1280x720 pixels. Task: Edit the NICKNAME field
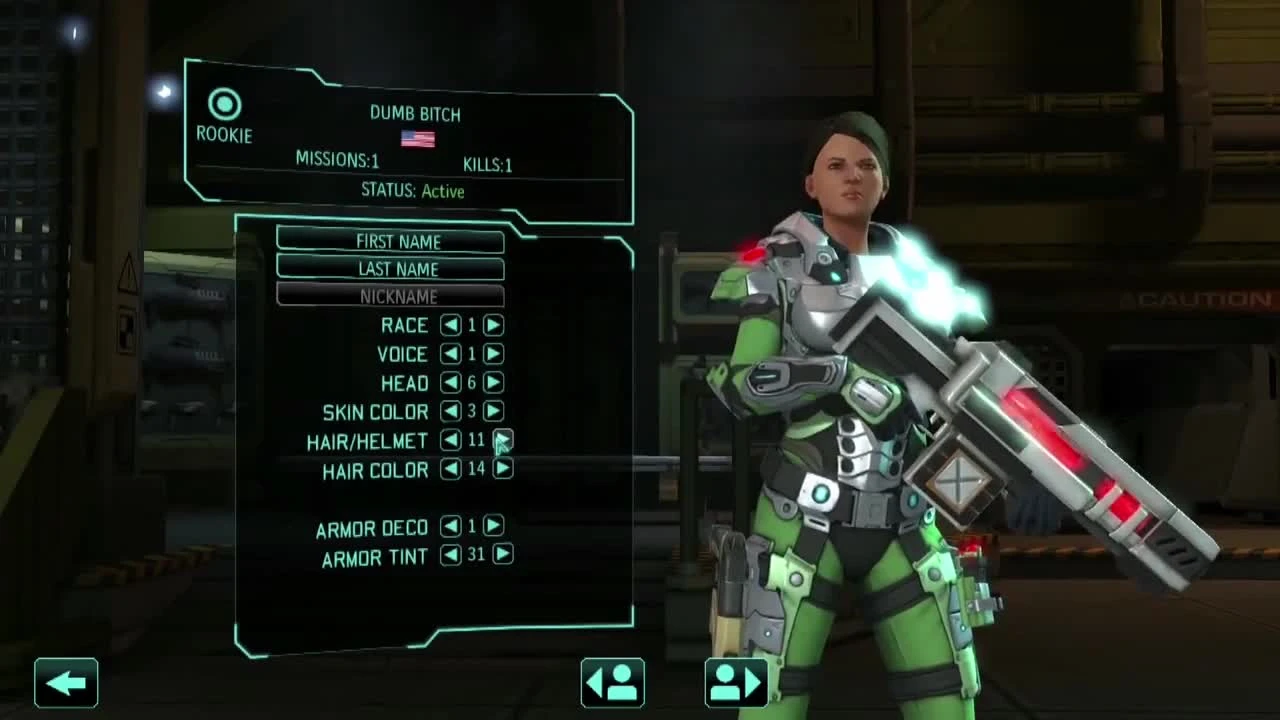click(x=392, y=296)
